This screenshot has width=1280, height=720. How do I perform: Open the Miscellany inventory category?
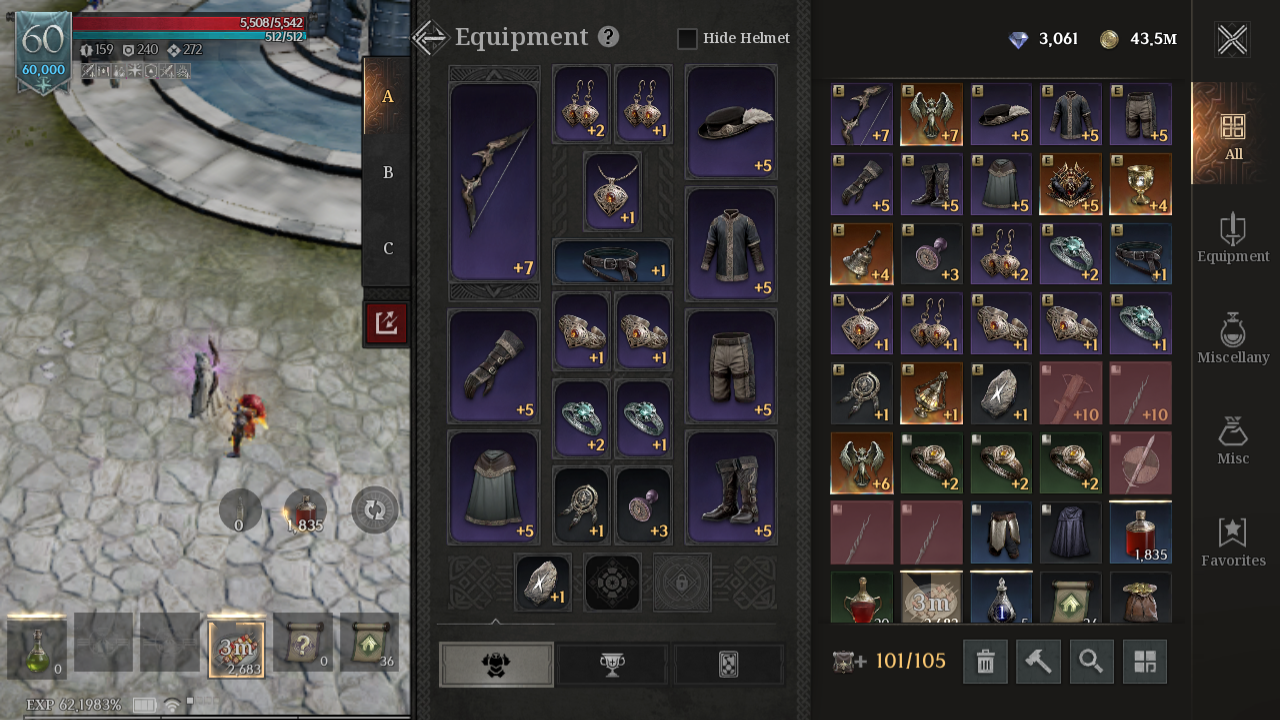1233,338
